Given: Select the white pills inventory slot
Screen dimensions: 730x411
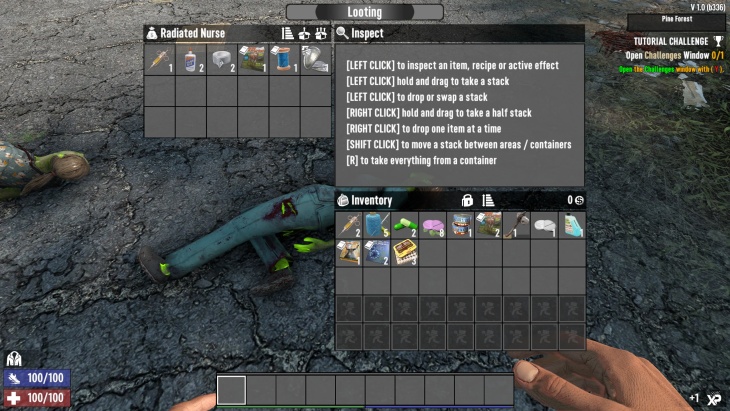Looking at the screenshot, I should 545,226.
